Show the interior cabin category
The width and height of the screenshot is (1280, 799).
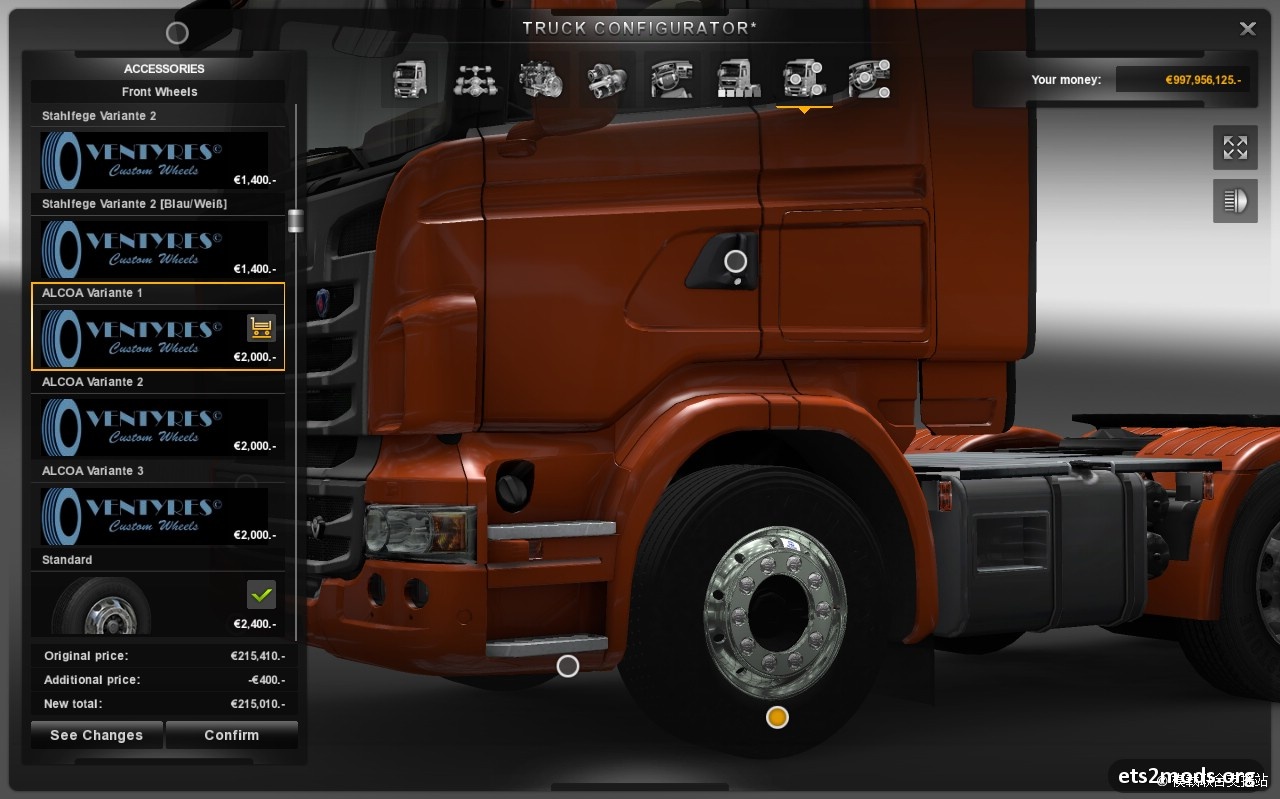[672, 80]
